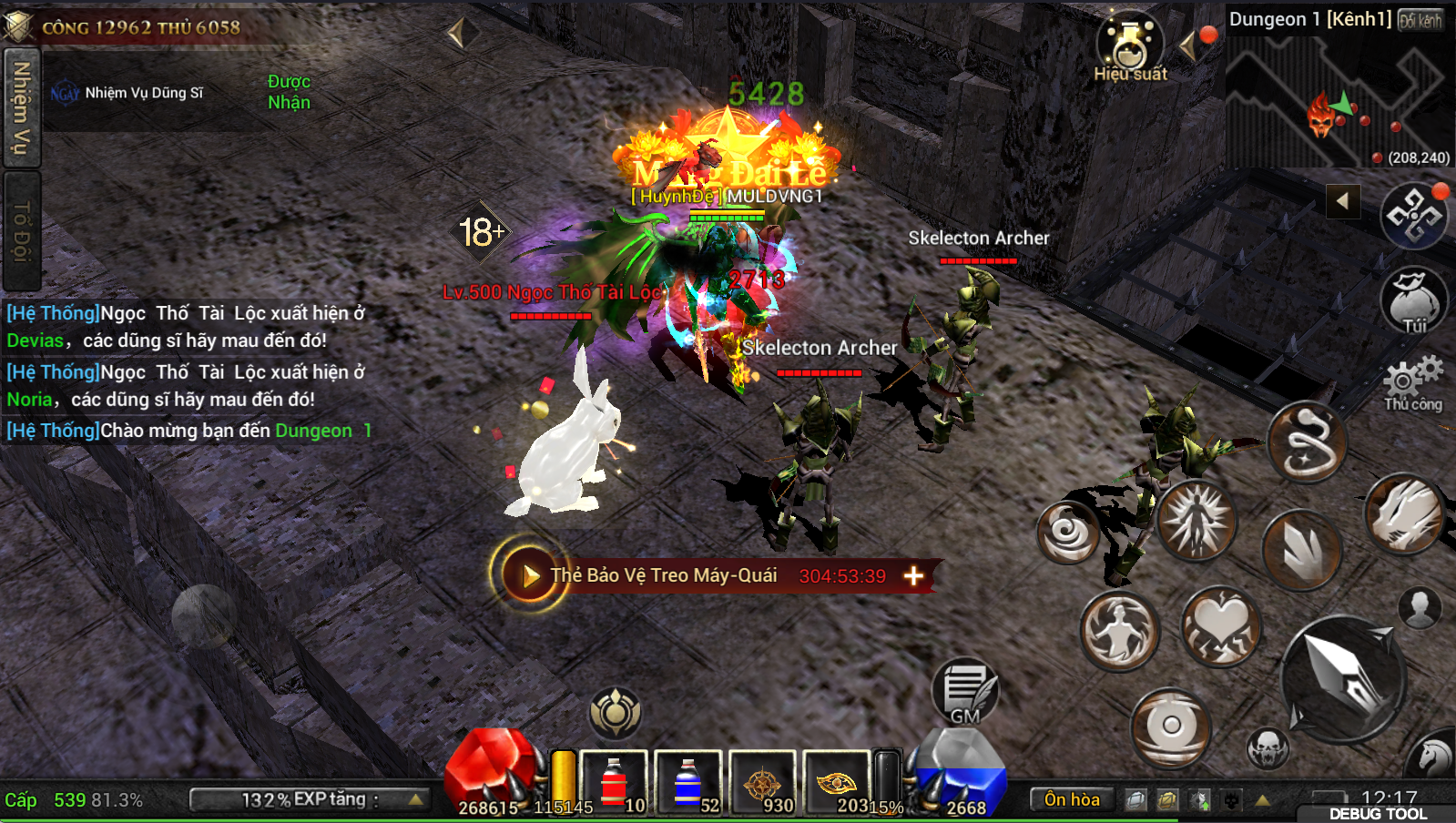Activate the heart skill icon
The height and width of the screenshot is (823, 1456).
[1220, 626]
